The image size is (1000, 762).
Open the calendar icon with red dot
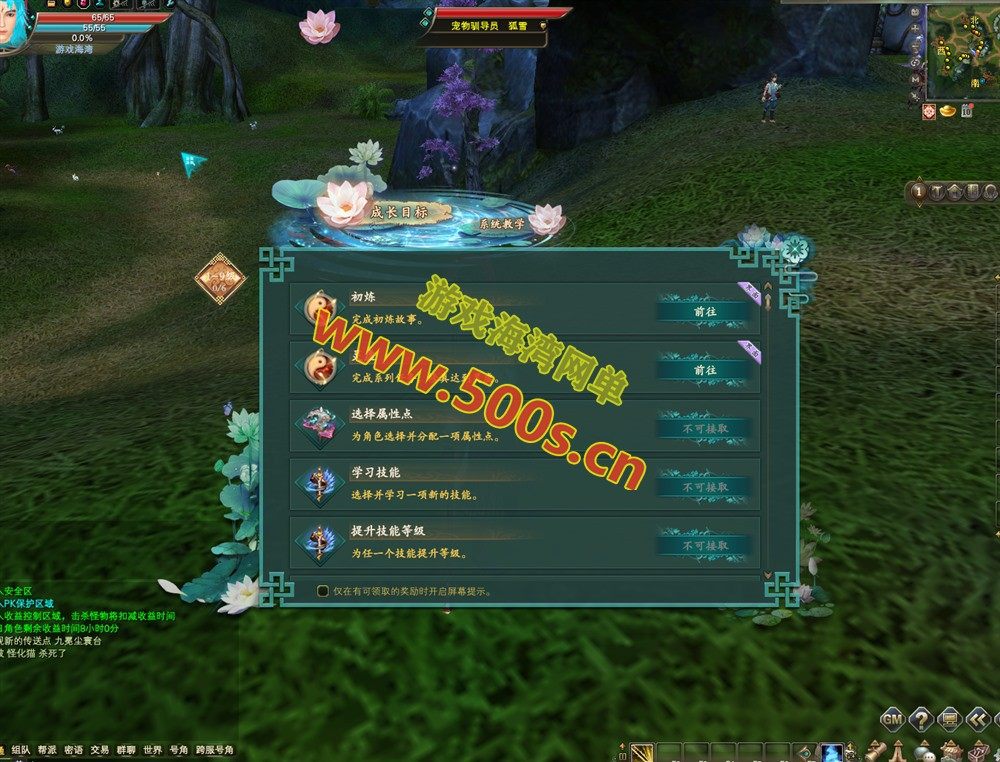967,111
